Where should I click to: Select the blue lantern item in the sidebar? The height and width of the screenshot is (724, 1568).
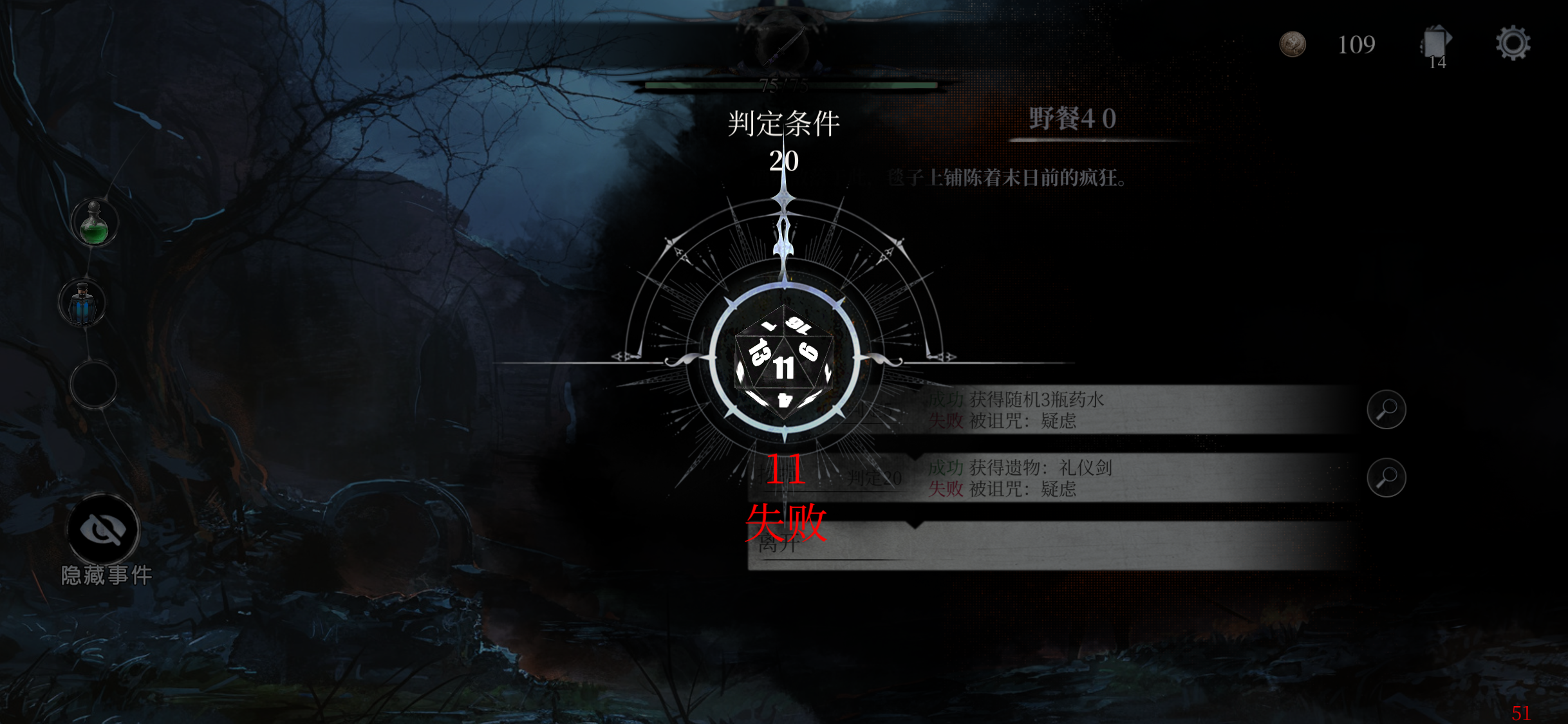pyautogui.click(x=82, y=302)
